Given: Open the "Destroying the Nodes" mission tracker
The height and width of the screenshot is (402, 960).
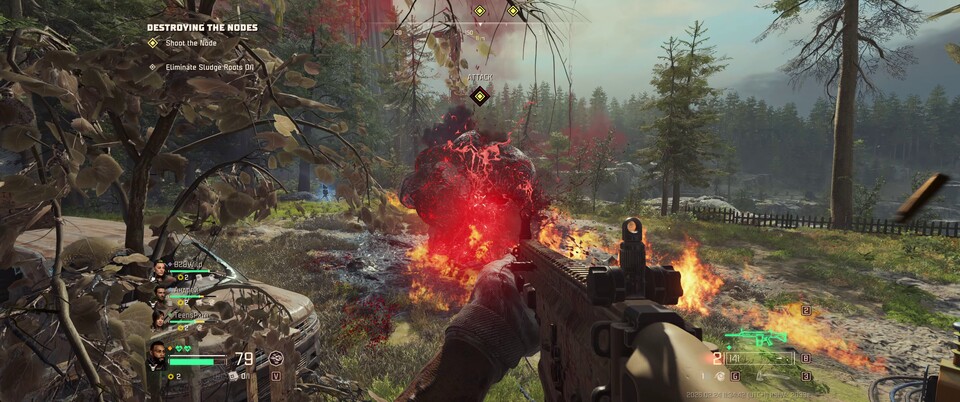Looking at the screenshot, I should coord(202,27).
